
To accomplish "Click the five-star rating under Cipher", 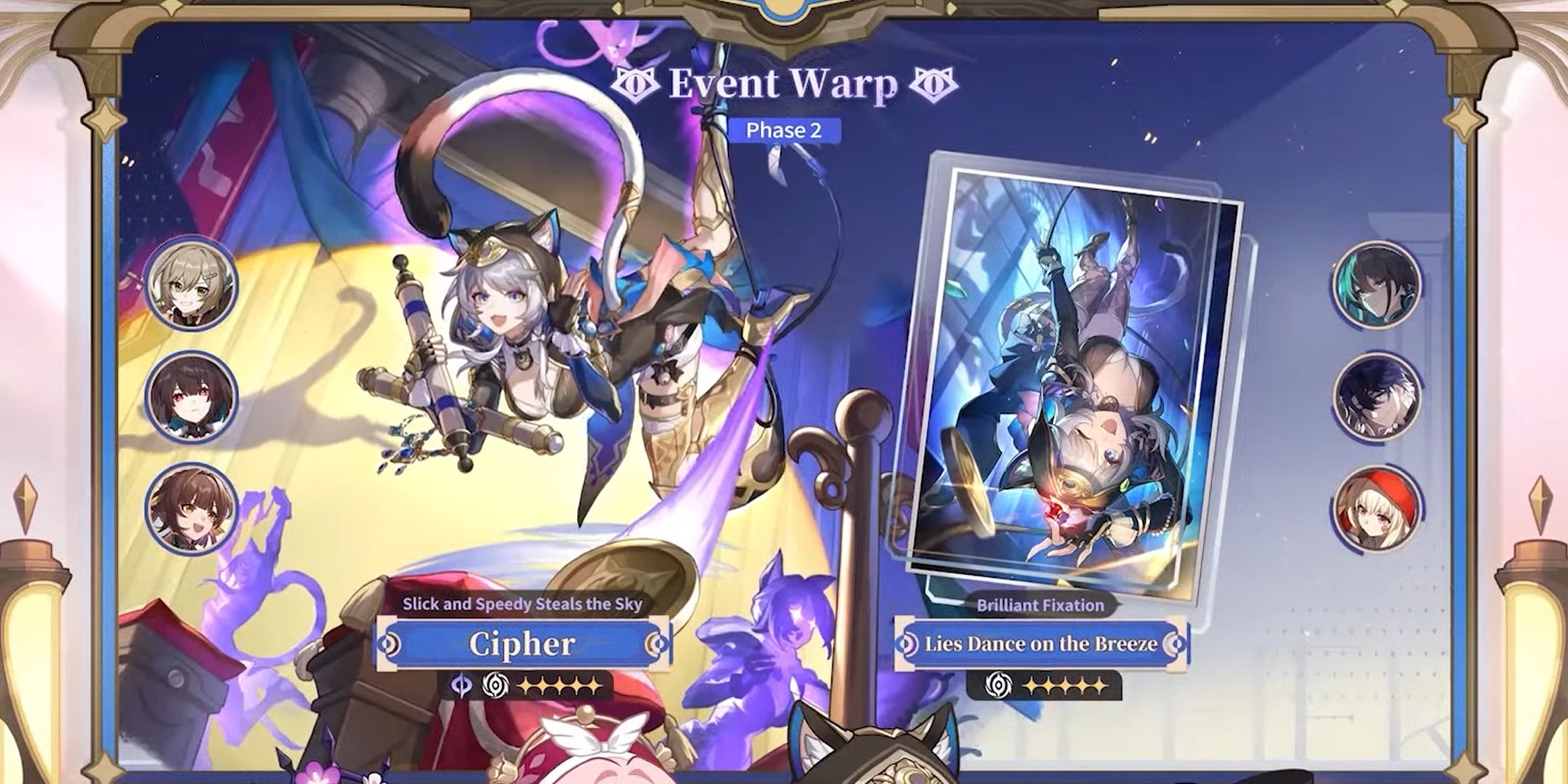I will tap(559, 685).
